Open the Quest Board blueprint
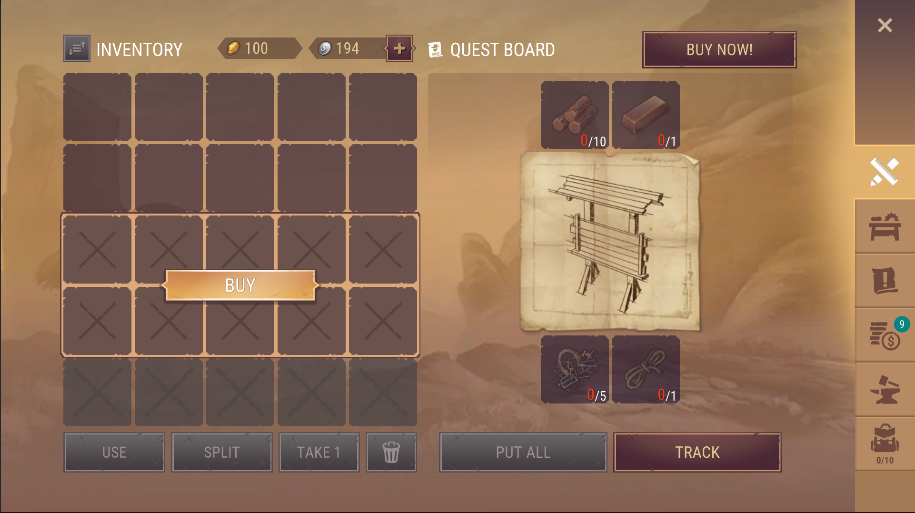Screen dimensions: 915x513 click(x=609, y=242)
